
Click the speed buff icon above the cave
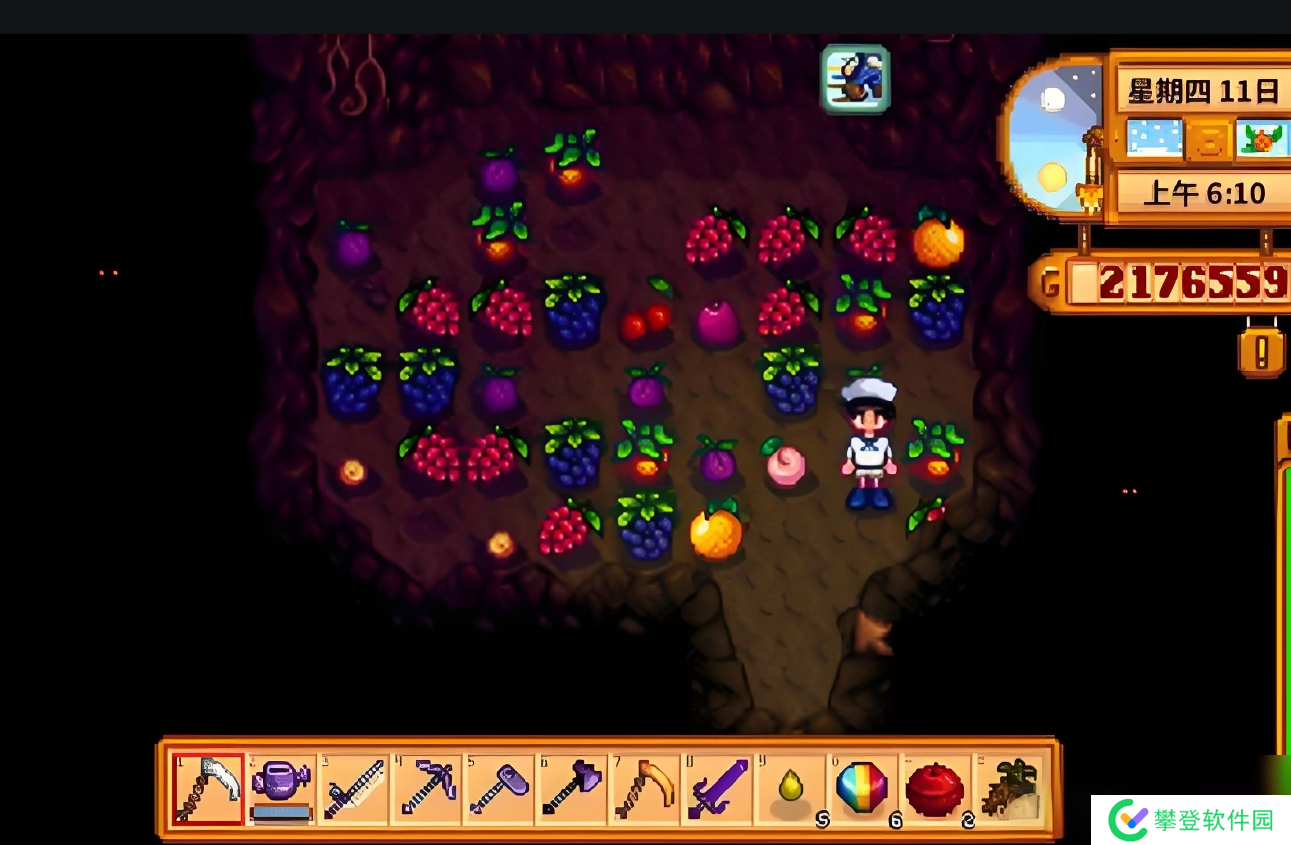click(856, 78)
